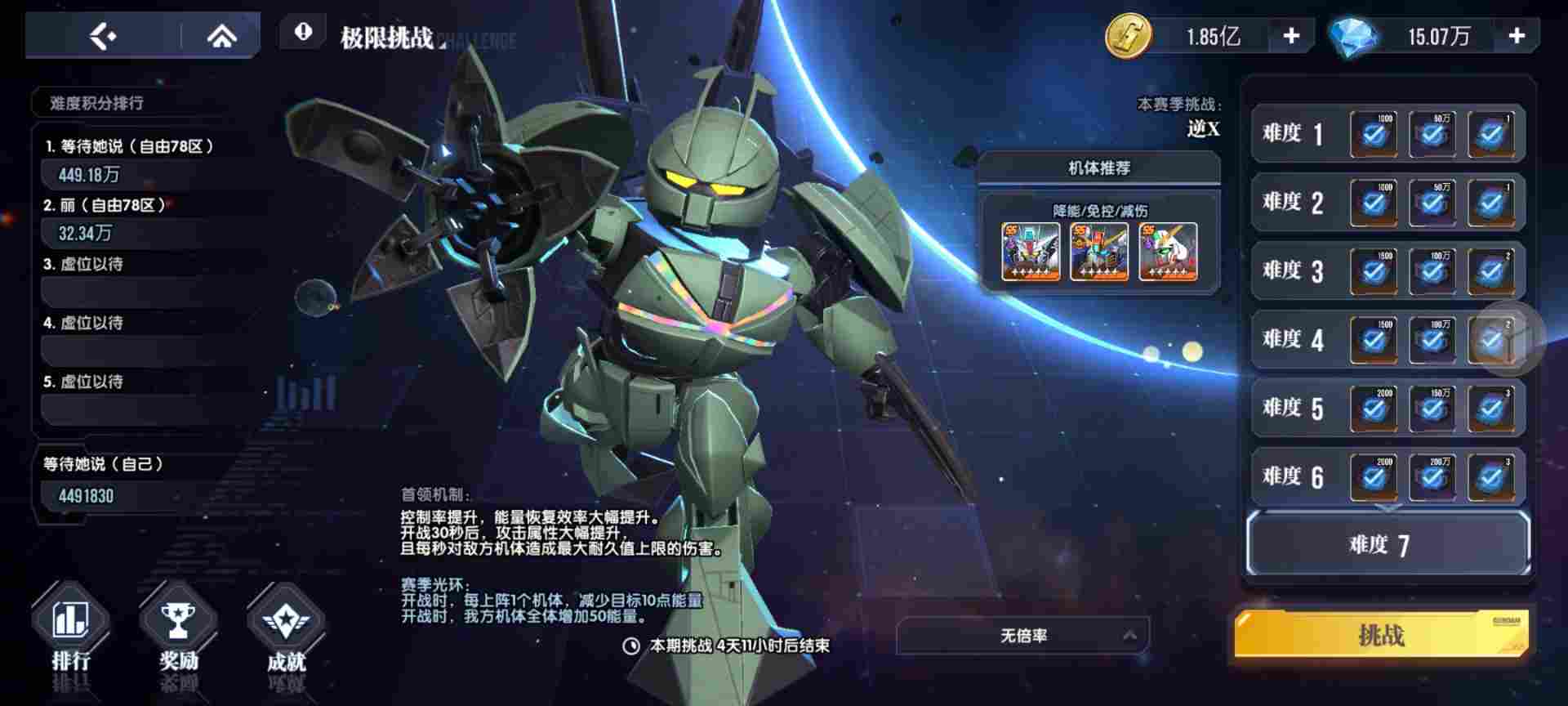Click the third reward icon in 难度4 row
The height and width of the screenshot is (706, 1568).
click(x=1494, y=340)
